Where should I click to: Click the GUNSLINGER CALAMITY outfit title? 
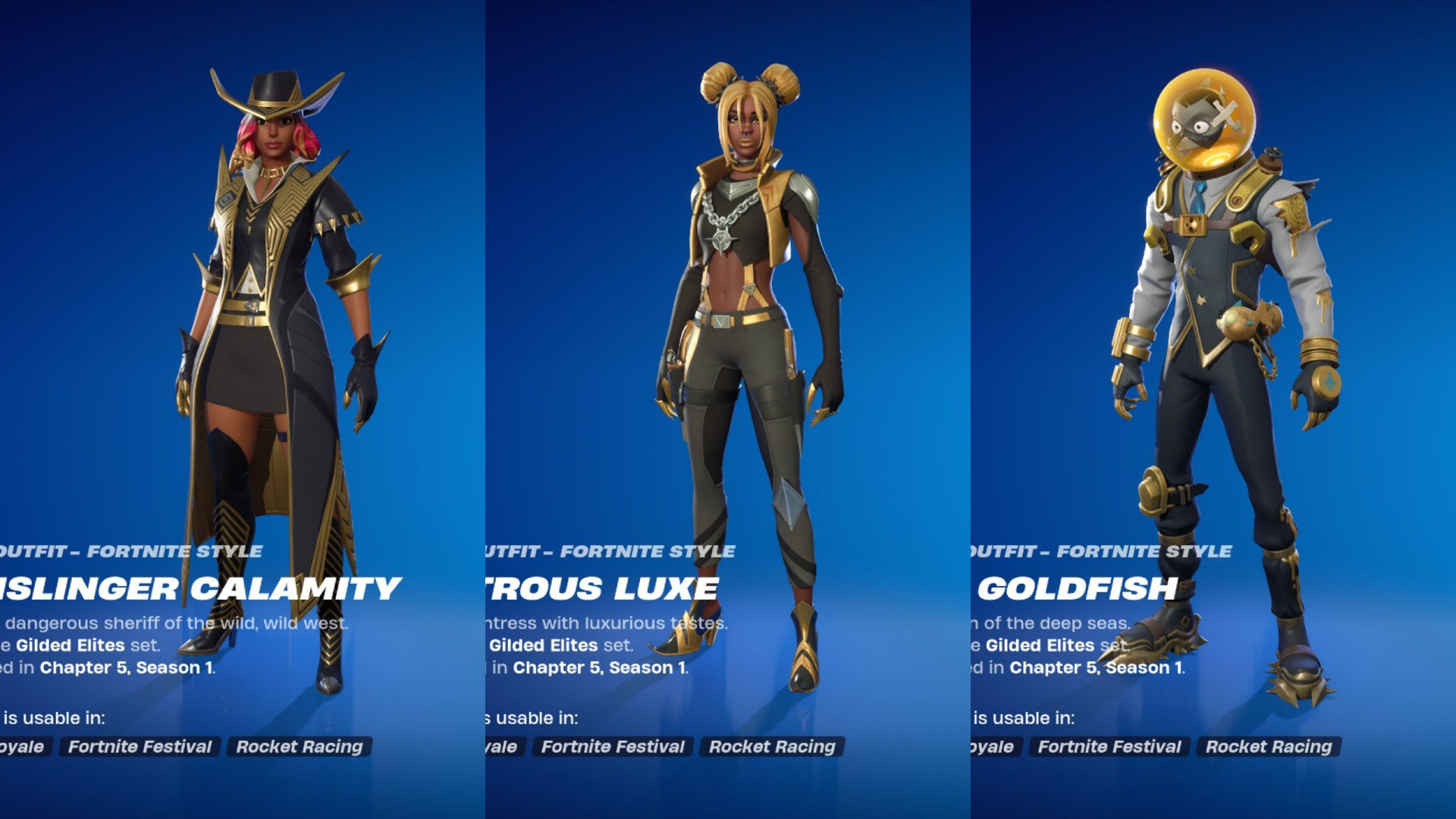click(x=201, y=588)
